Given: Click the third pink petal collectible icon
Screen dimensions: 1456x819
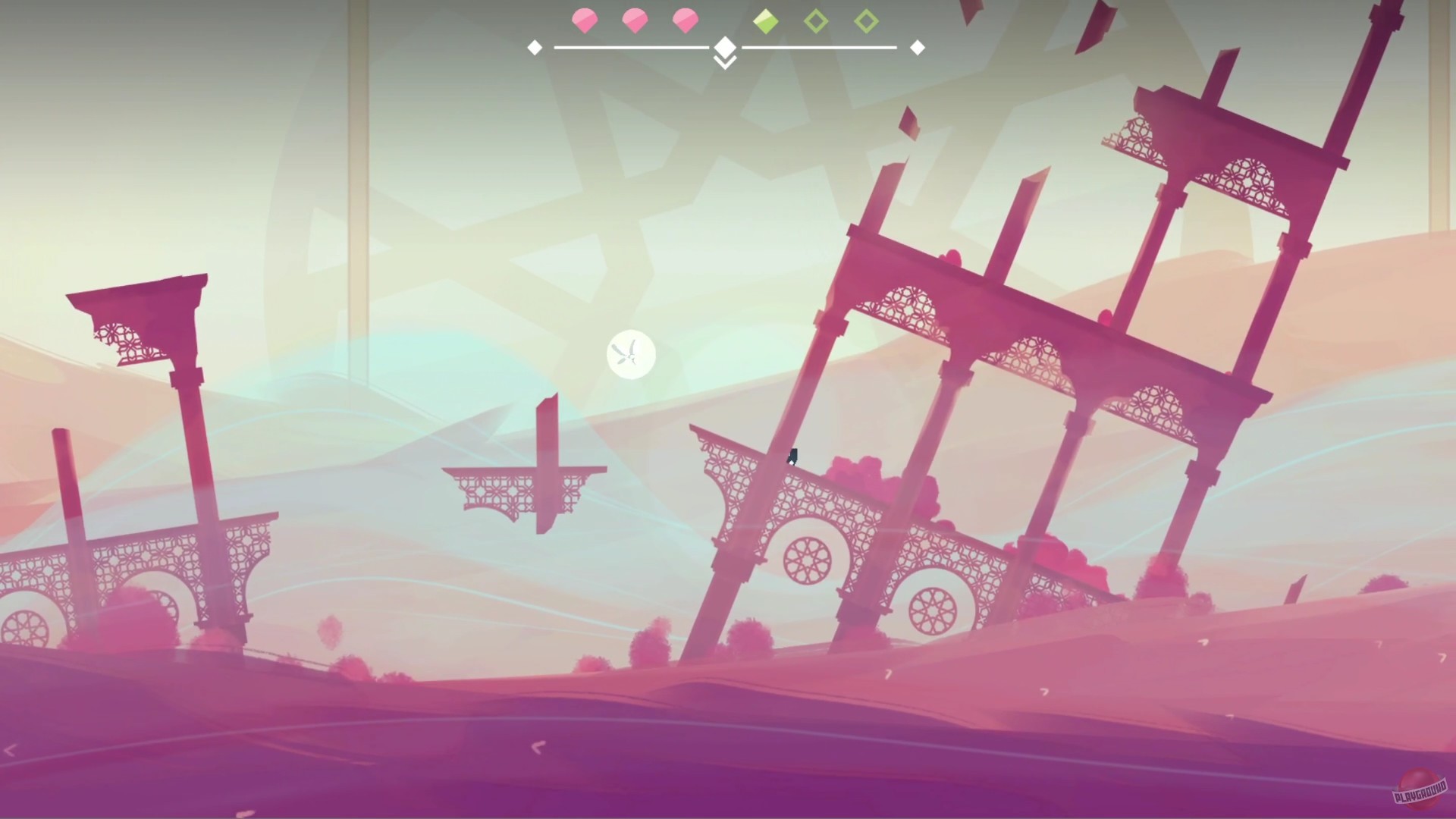Looking at the screenshot, I should [x=686, y=21].
